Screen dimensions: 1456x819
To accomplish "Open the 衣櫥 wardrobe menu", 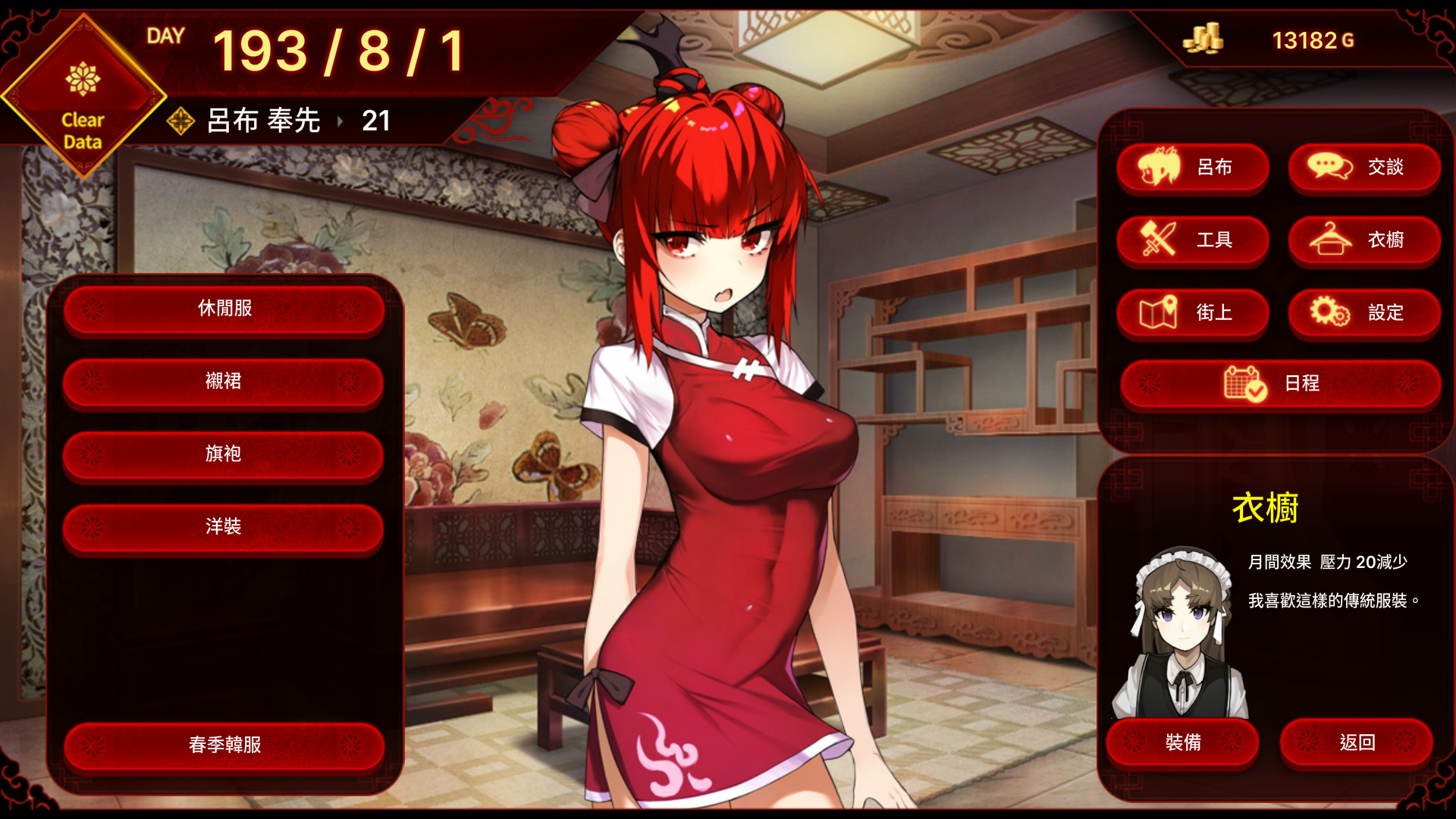I will coord(1364,240).
